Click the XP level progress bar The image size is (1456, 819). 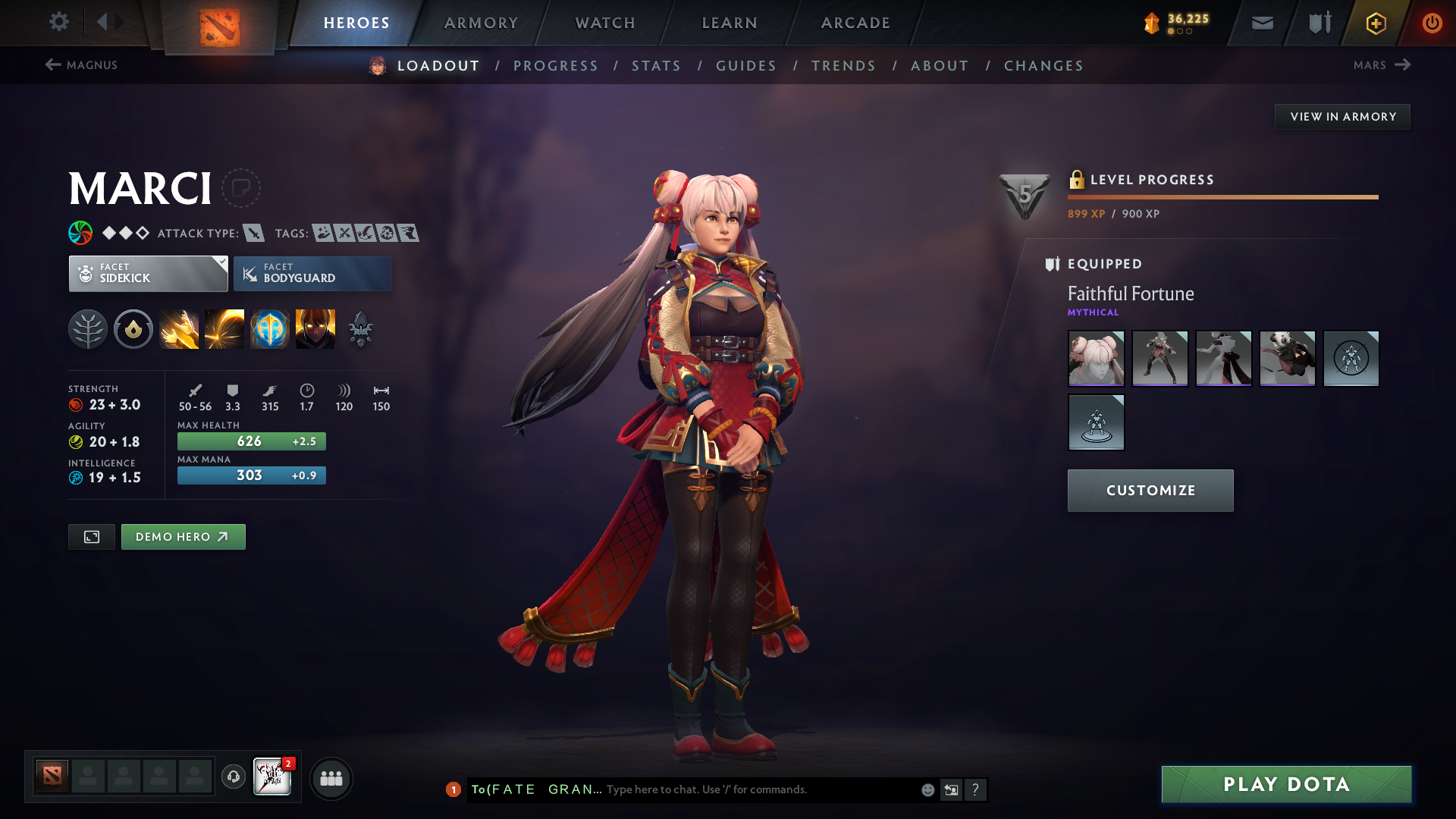[x=1221, y=196]
